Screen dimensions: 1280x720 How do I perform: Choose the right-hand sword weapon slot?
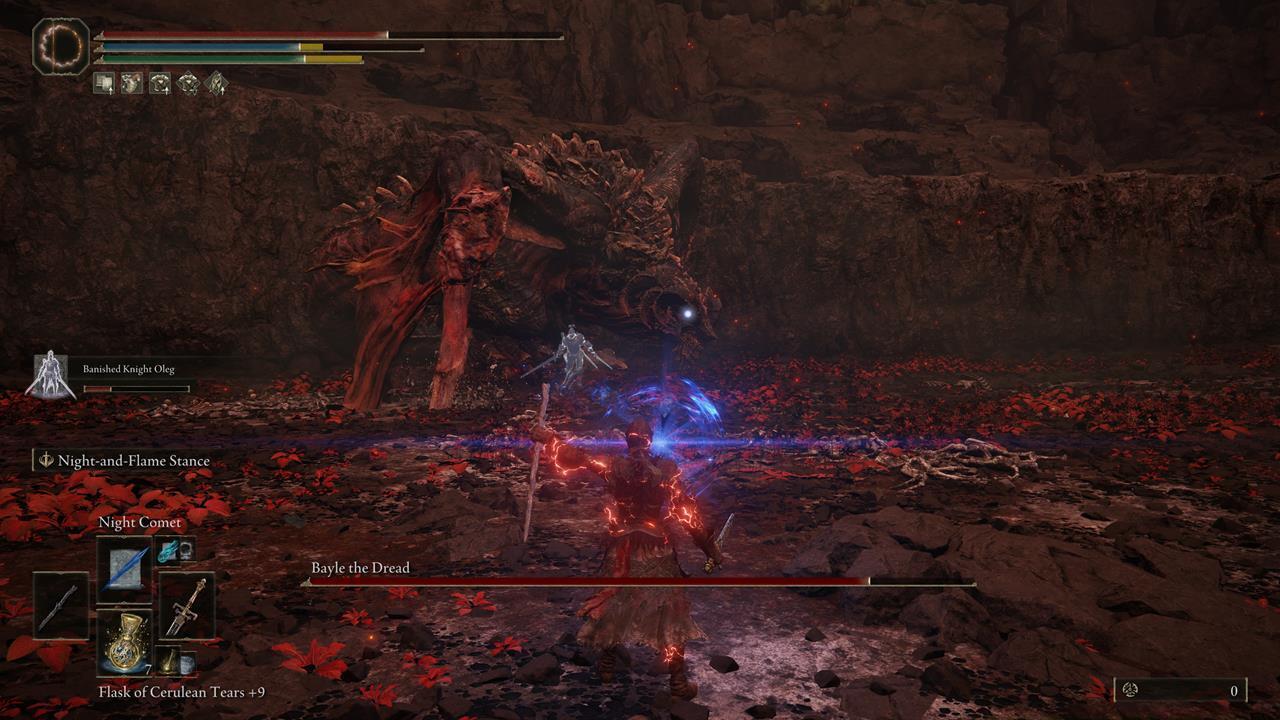(x=187, y=605)
